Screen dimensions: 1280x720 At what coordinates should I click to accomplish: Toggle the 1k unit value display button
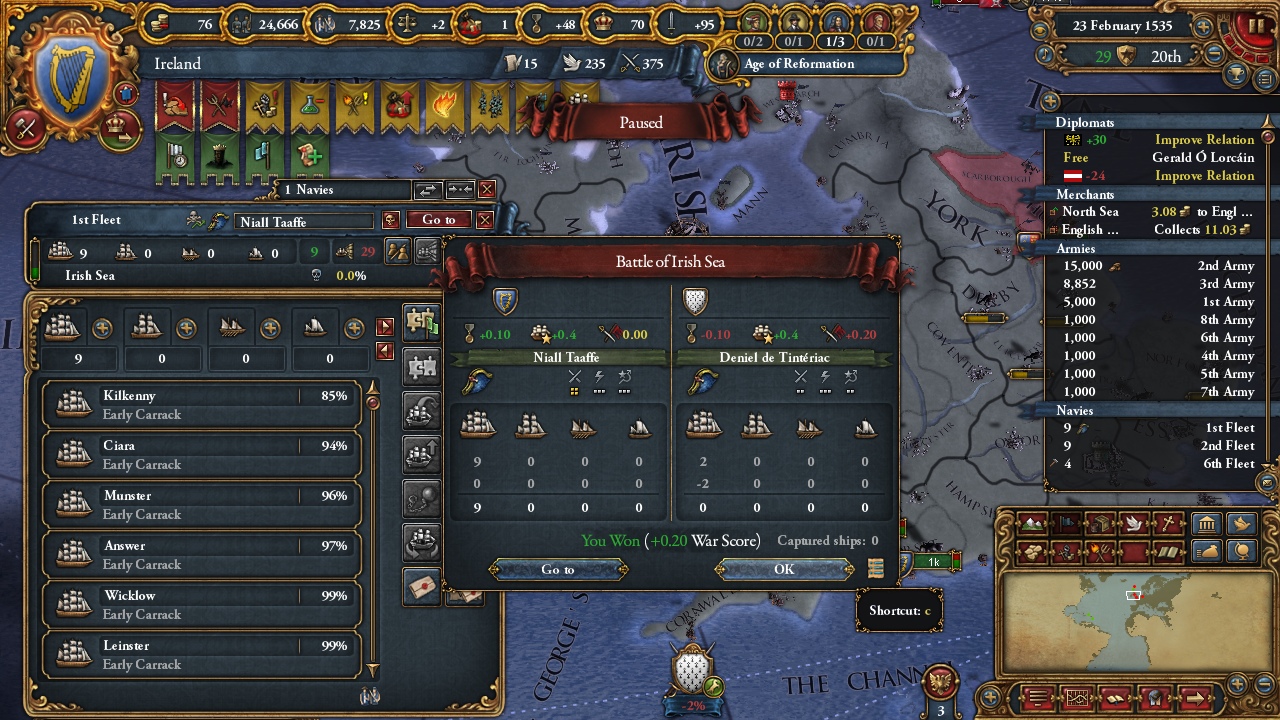tap(932, 562)
